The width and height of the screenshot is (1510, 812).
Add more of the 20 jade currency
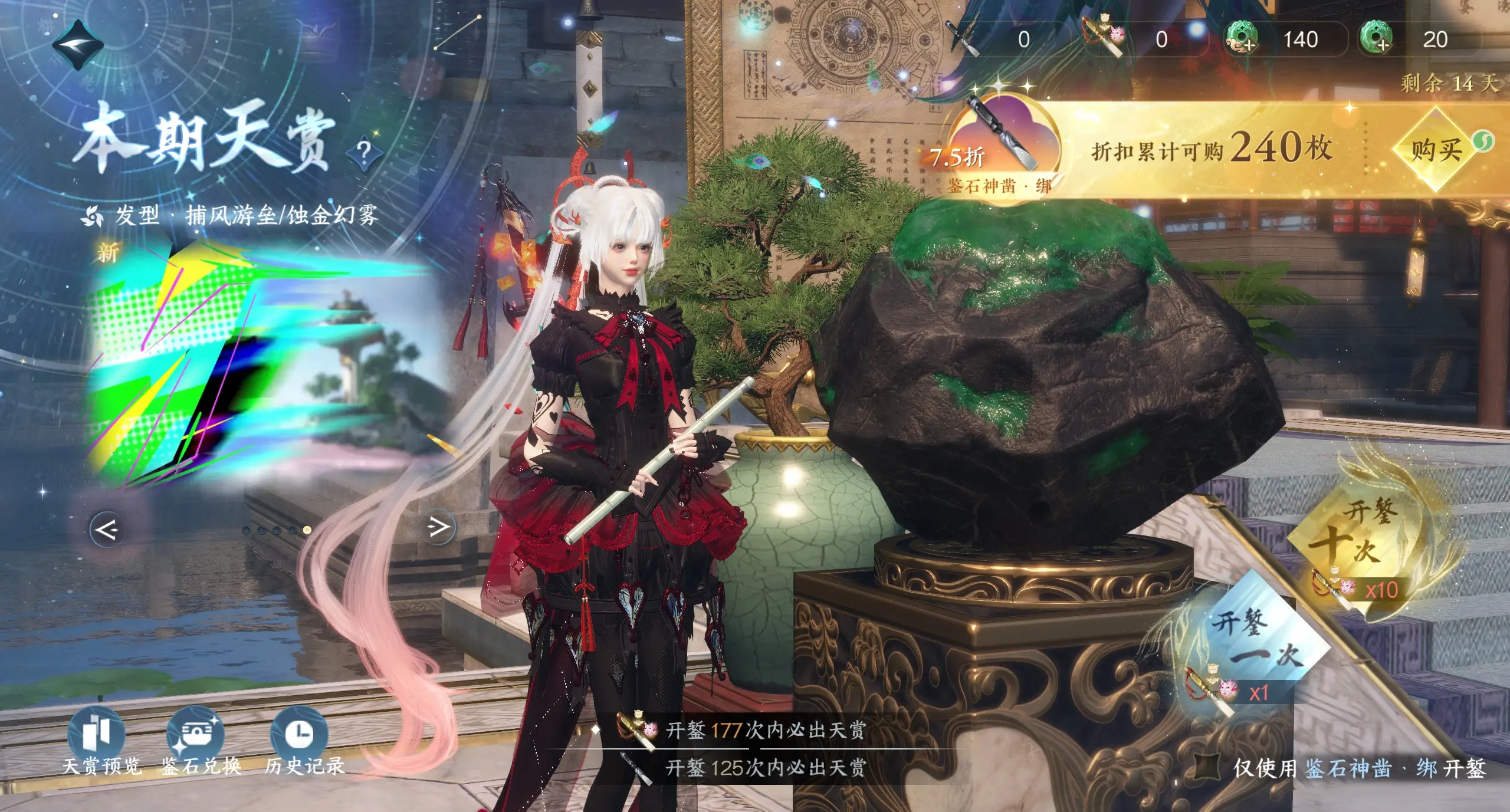[x=1376, y=39]
